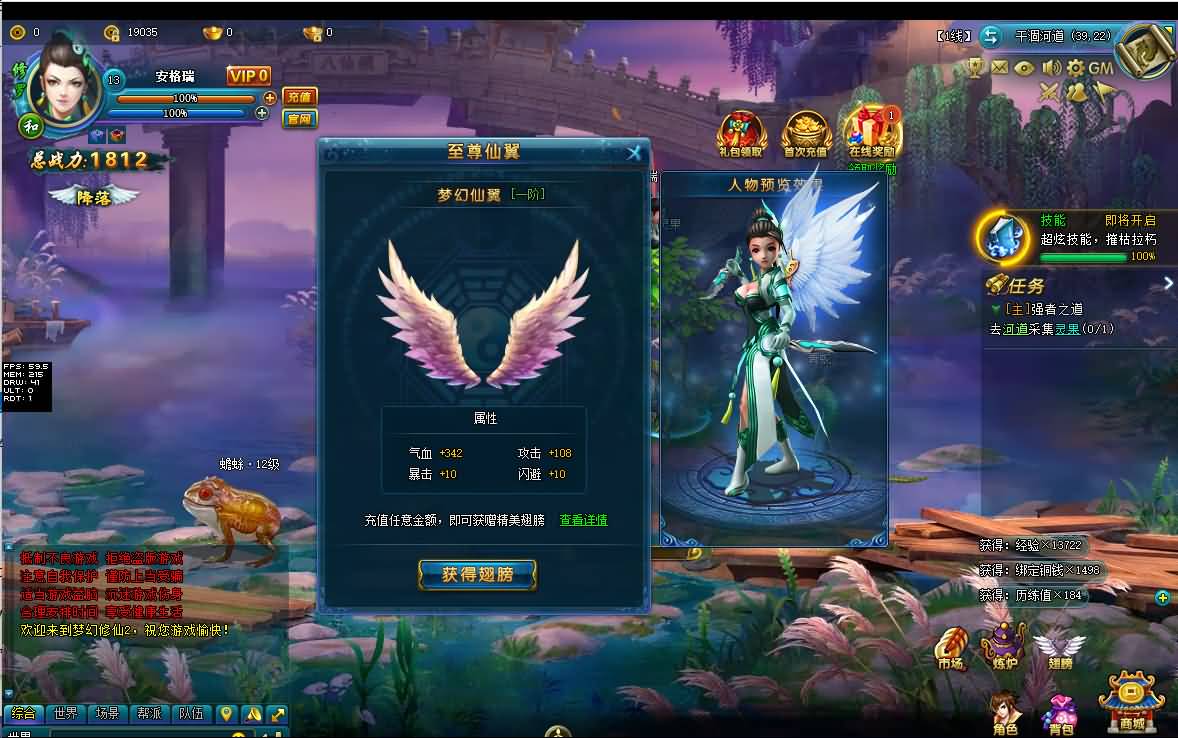Image resolution: width=1178 pixels, height=738 pixels.
Task: Contact support via the GM button
Action: tap(1101, 68)
